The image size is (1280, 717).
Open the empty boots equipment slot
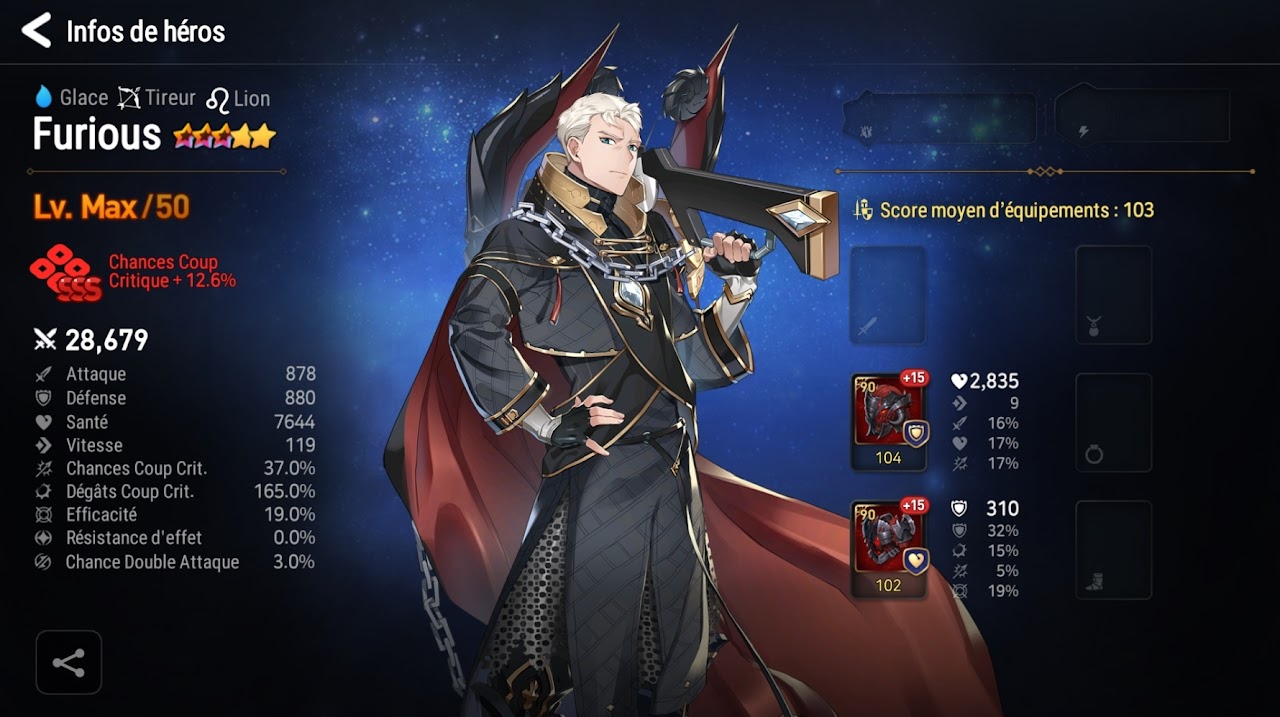1113,549
